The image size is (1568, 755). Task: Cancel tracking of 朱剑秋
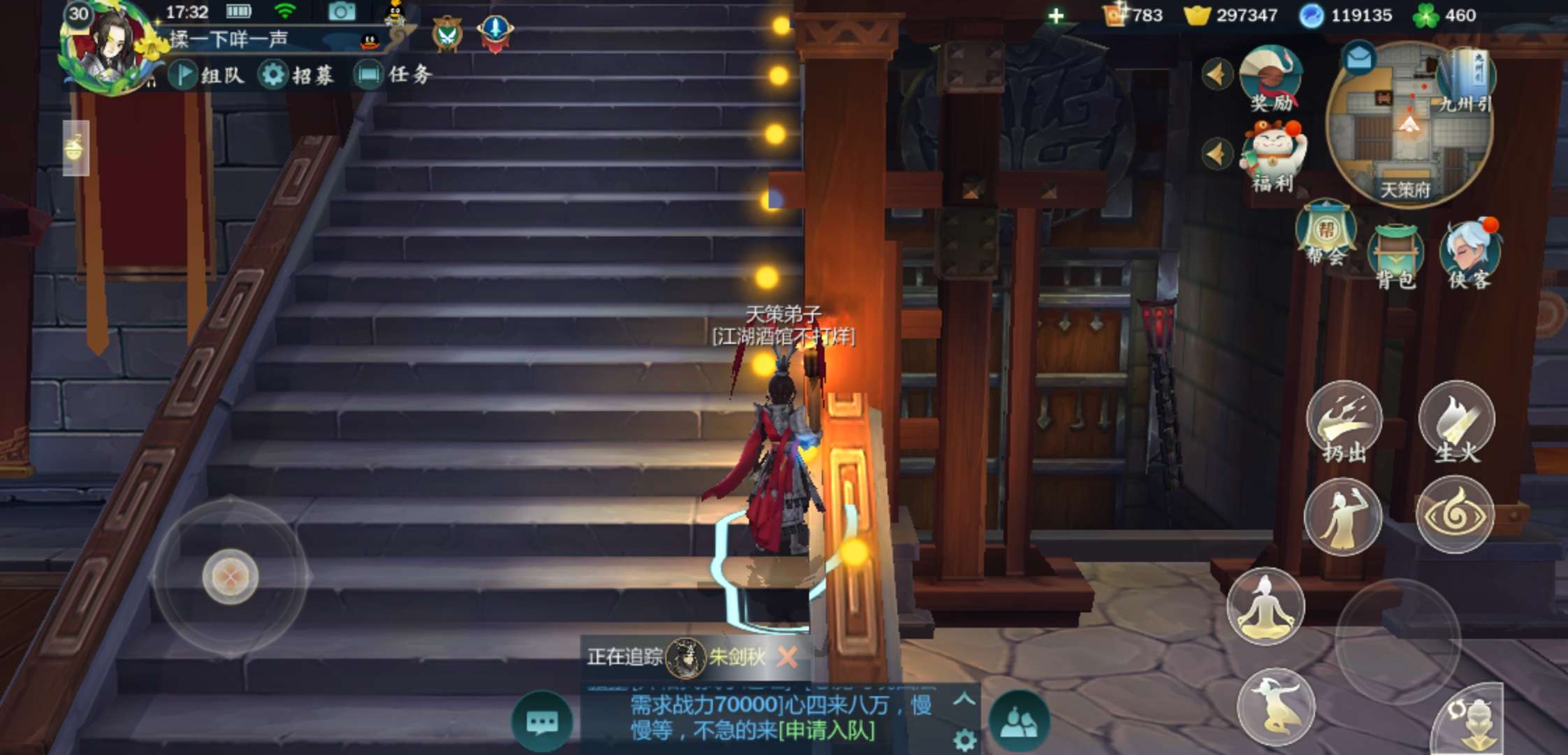coord(787,657)
